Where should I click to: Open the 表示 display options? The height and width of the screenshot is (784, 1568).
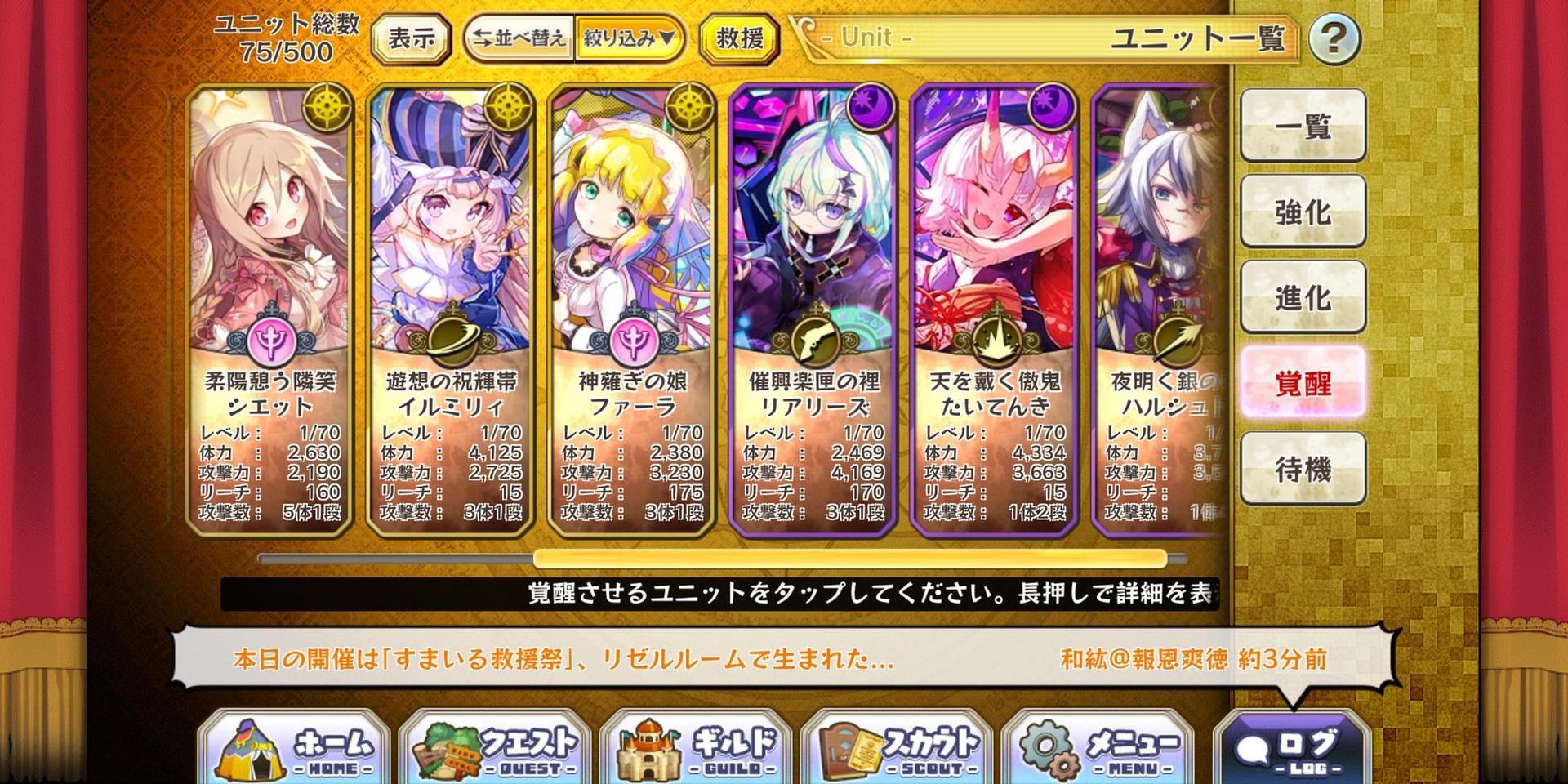(x=411, y=38)
